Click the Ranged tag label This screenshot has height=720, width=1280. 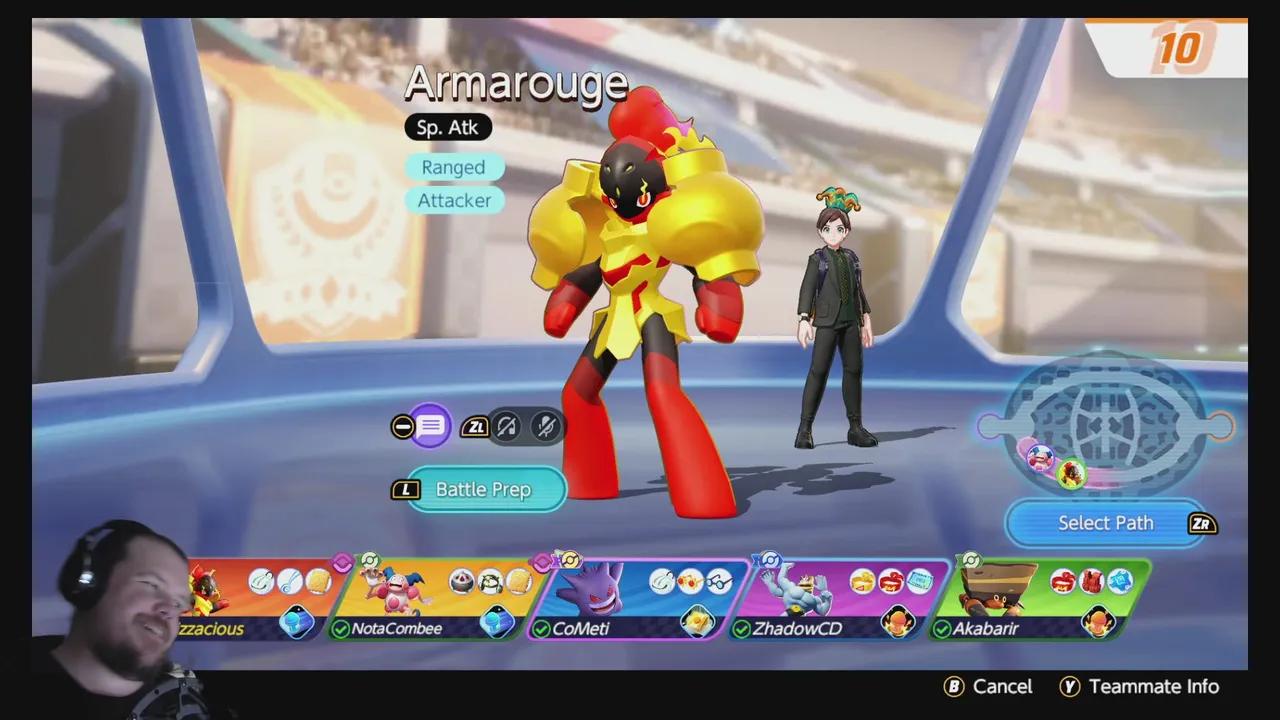[x=453, y=167]
